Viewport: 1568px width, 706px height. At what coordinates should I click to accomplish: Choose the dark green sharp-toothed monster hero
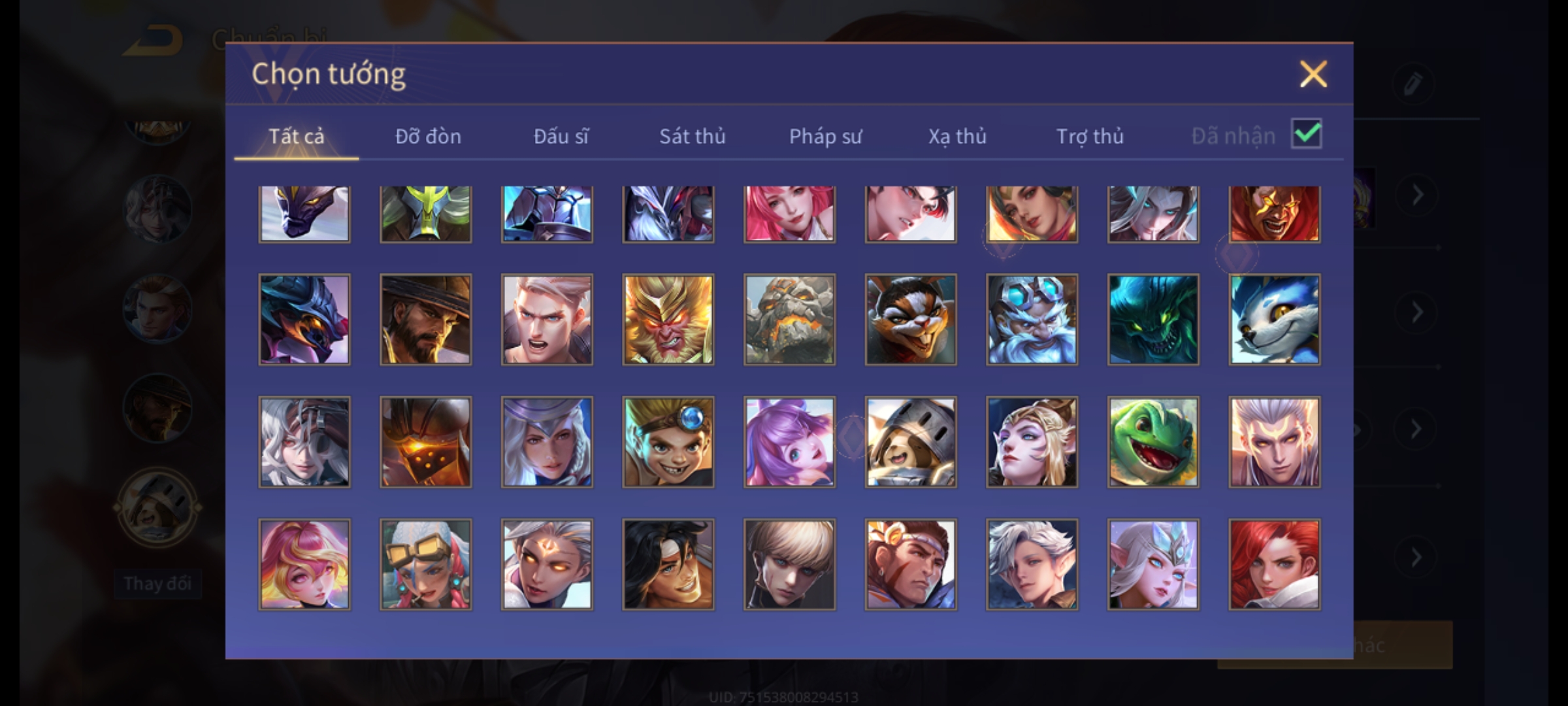click(x=1153, y=320)
